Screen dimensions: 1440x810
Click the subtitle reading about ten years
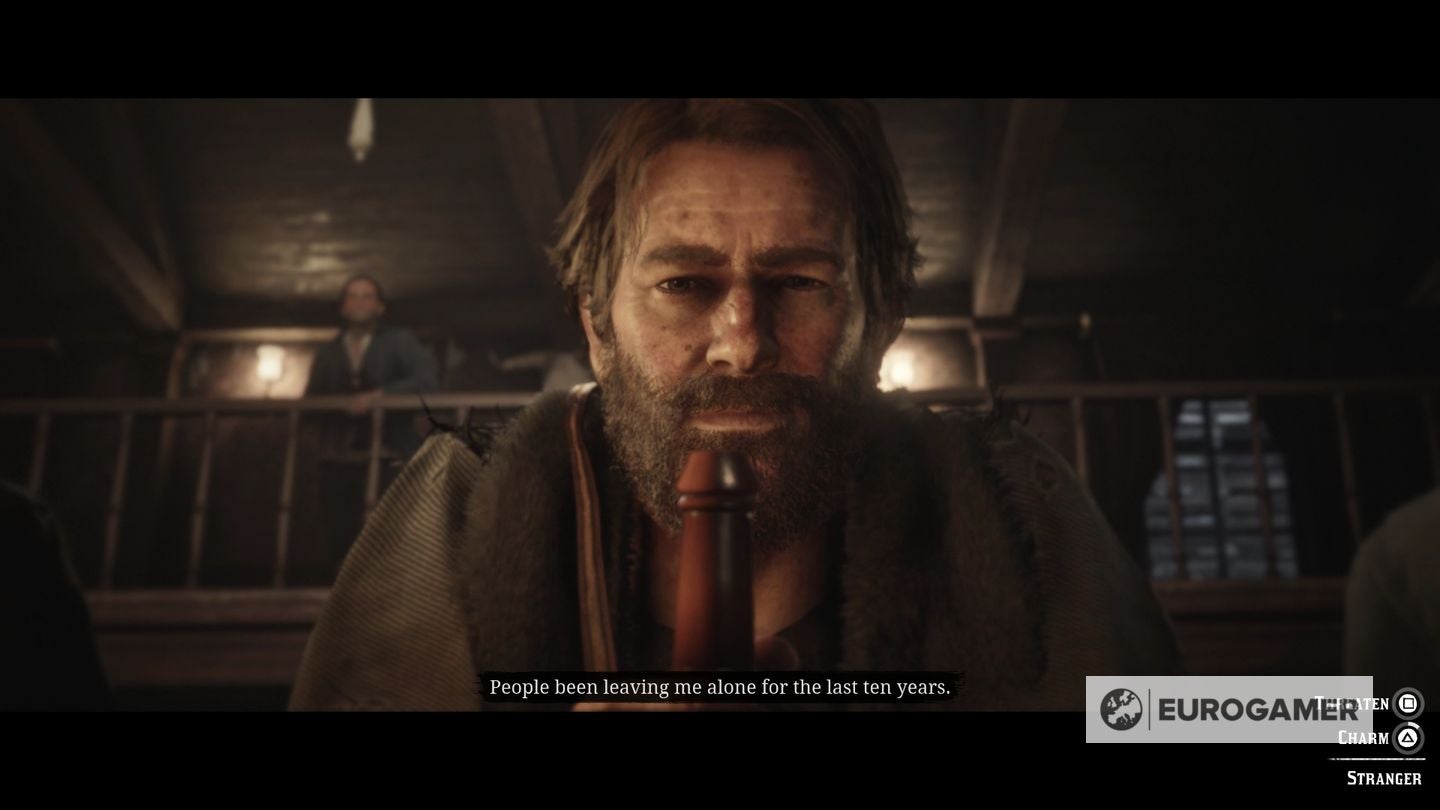[x=722, y=687]
